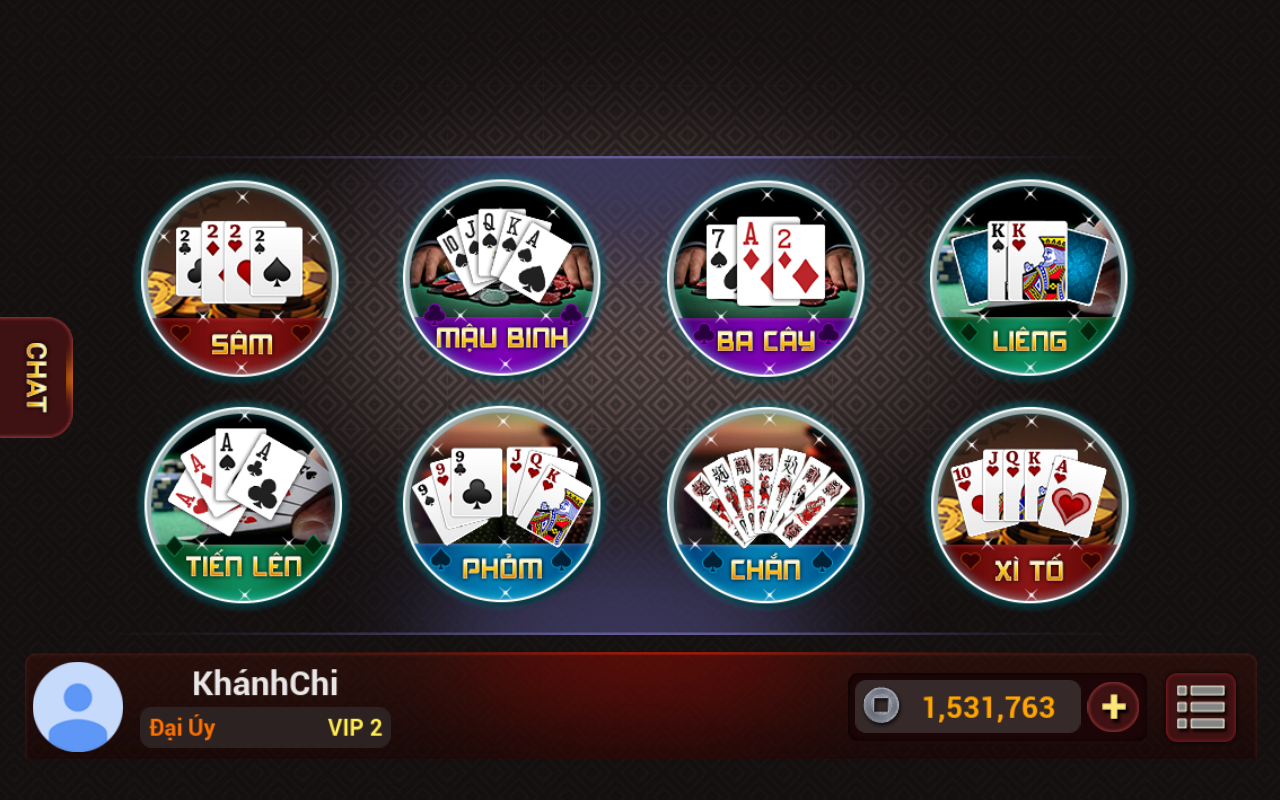Open the Sâm card game

pos(240,278)
